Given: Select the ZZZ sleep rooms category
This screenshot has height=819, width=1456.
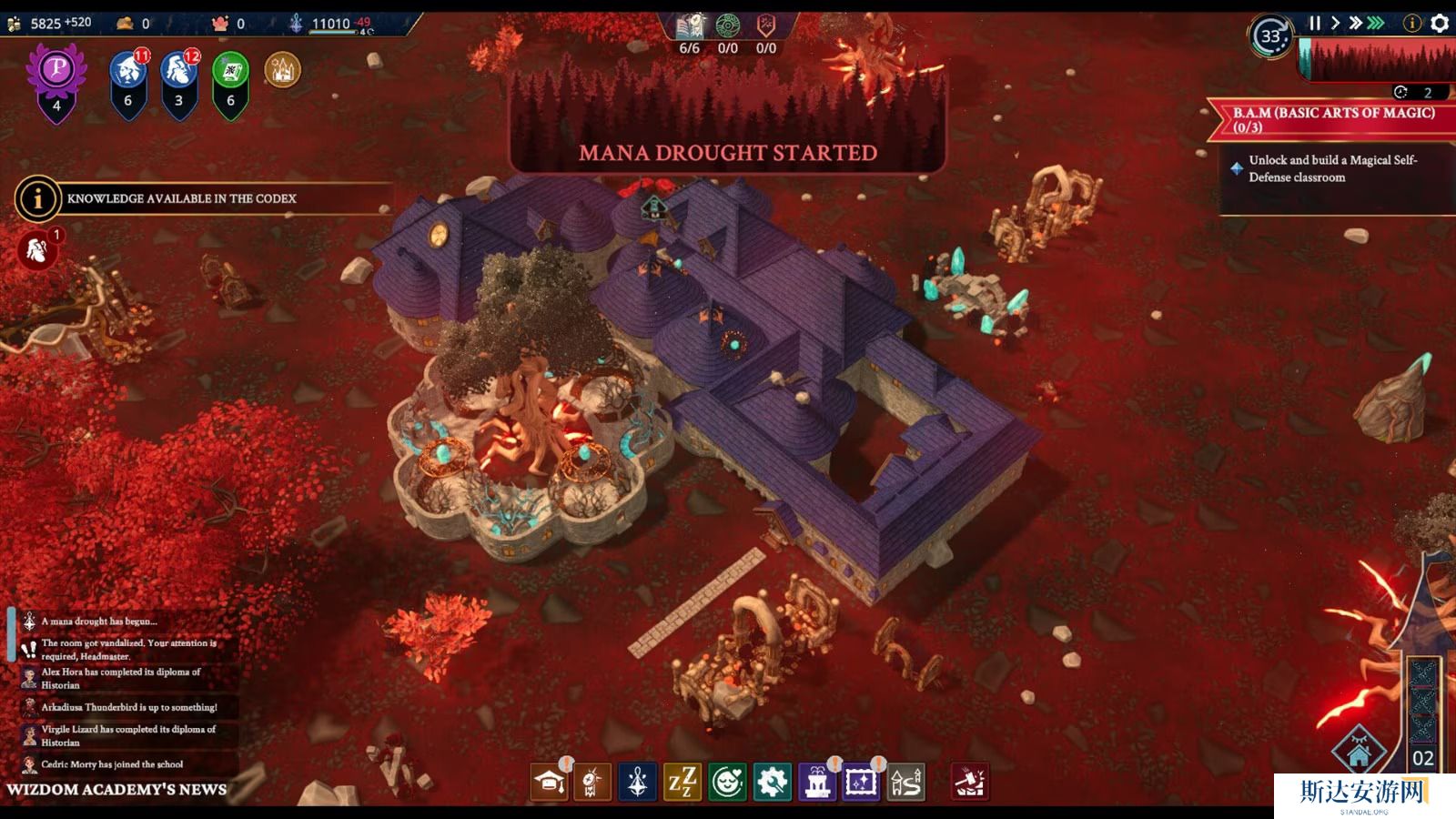Looking at the screenshot, I should tap(682, 782).
